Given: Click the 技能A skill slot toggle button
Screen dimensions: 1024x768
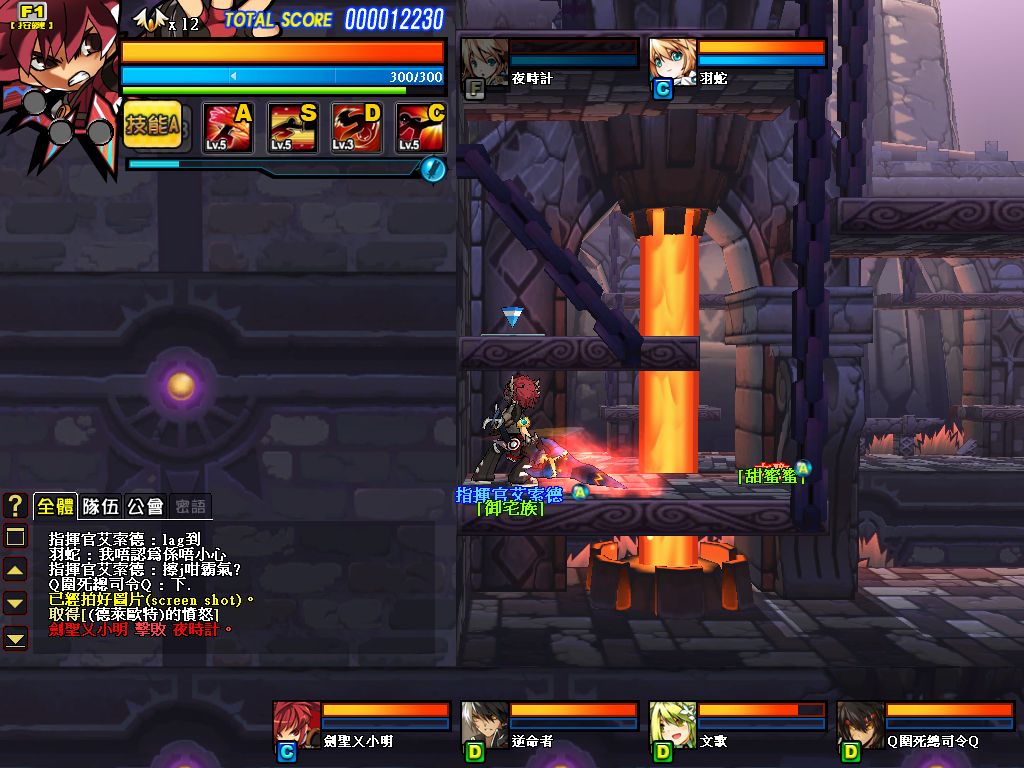Looking at the screenshot, I should (152, 125).
